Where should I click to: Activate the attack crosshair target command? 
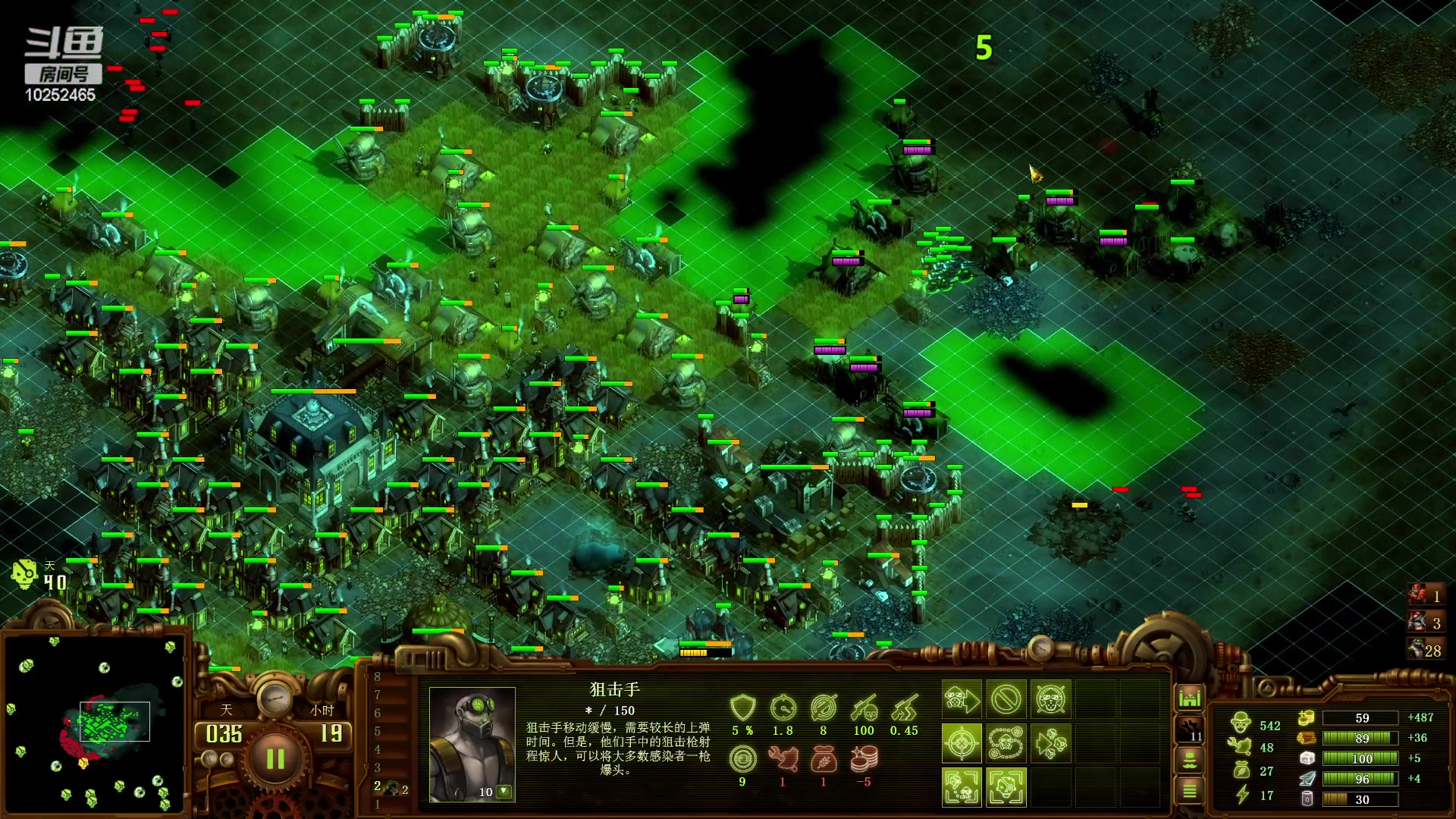point(962,742)
